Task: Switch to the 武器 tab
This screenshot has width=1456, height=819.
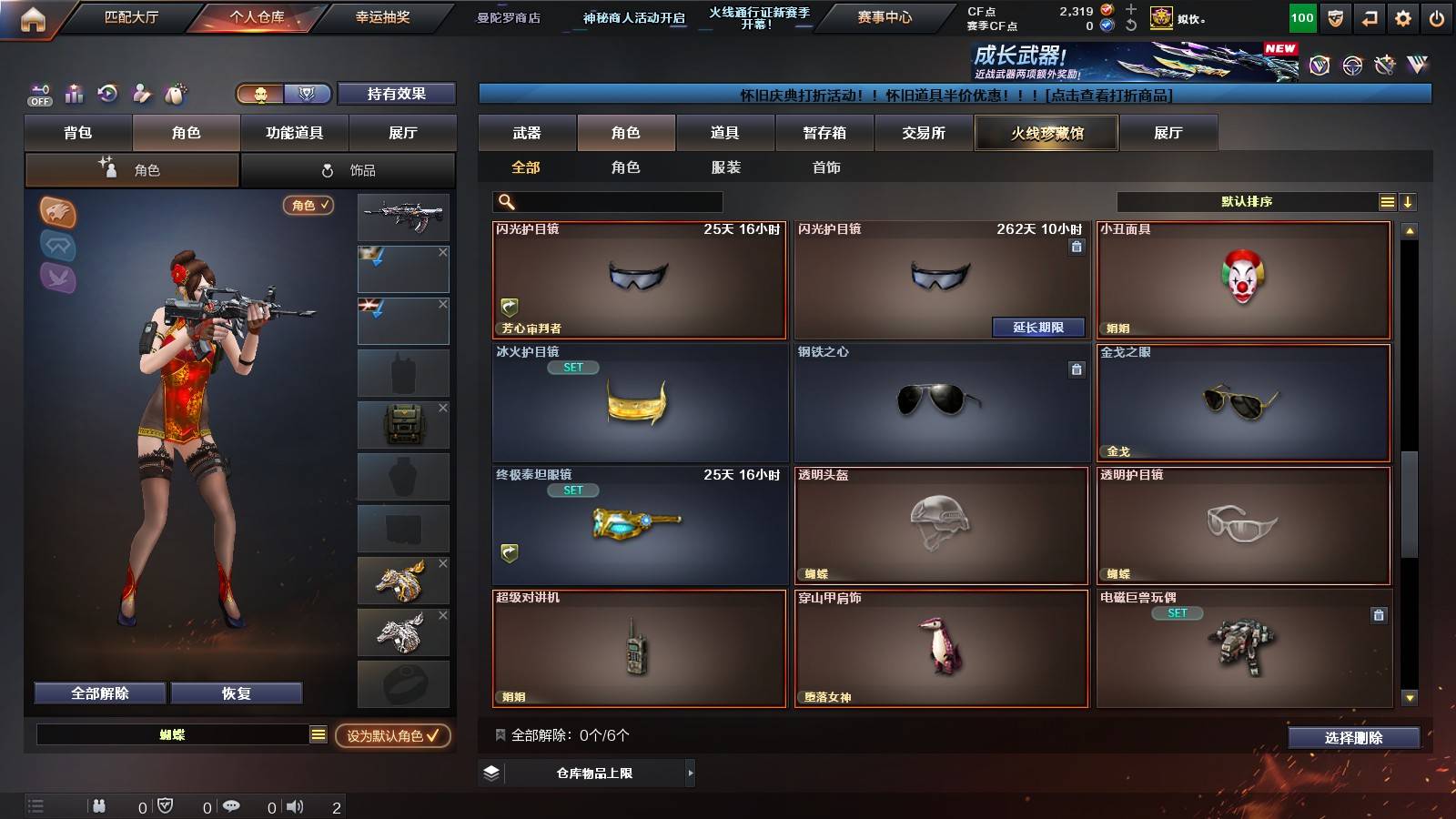Action: point(526,133)
